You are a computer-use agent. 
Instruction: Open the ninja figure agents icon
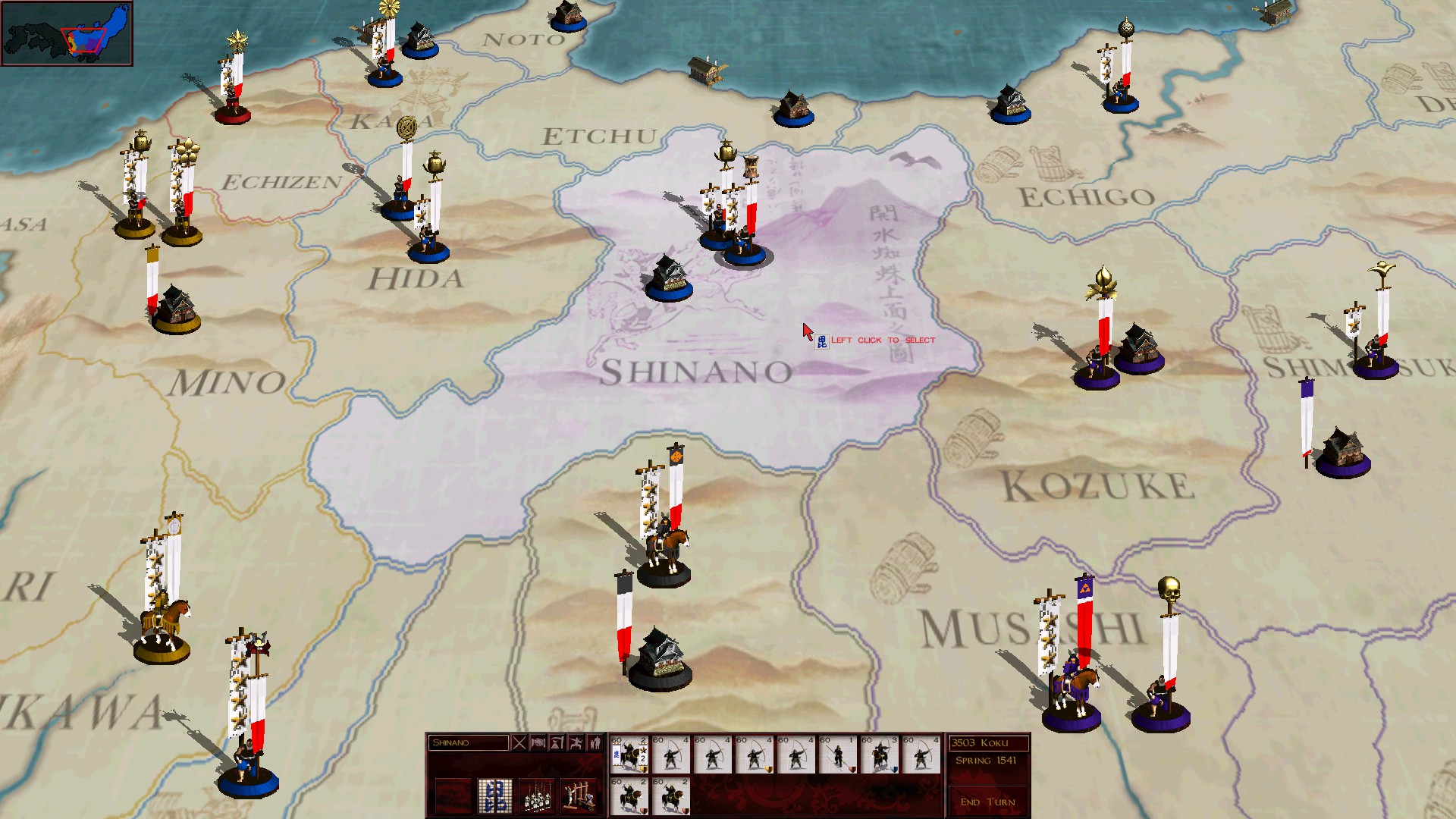(576, 743)
